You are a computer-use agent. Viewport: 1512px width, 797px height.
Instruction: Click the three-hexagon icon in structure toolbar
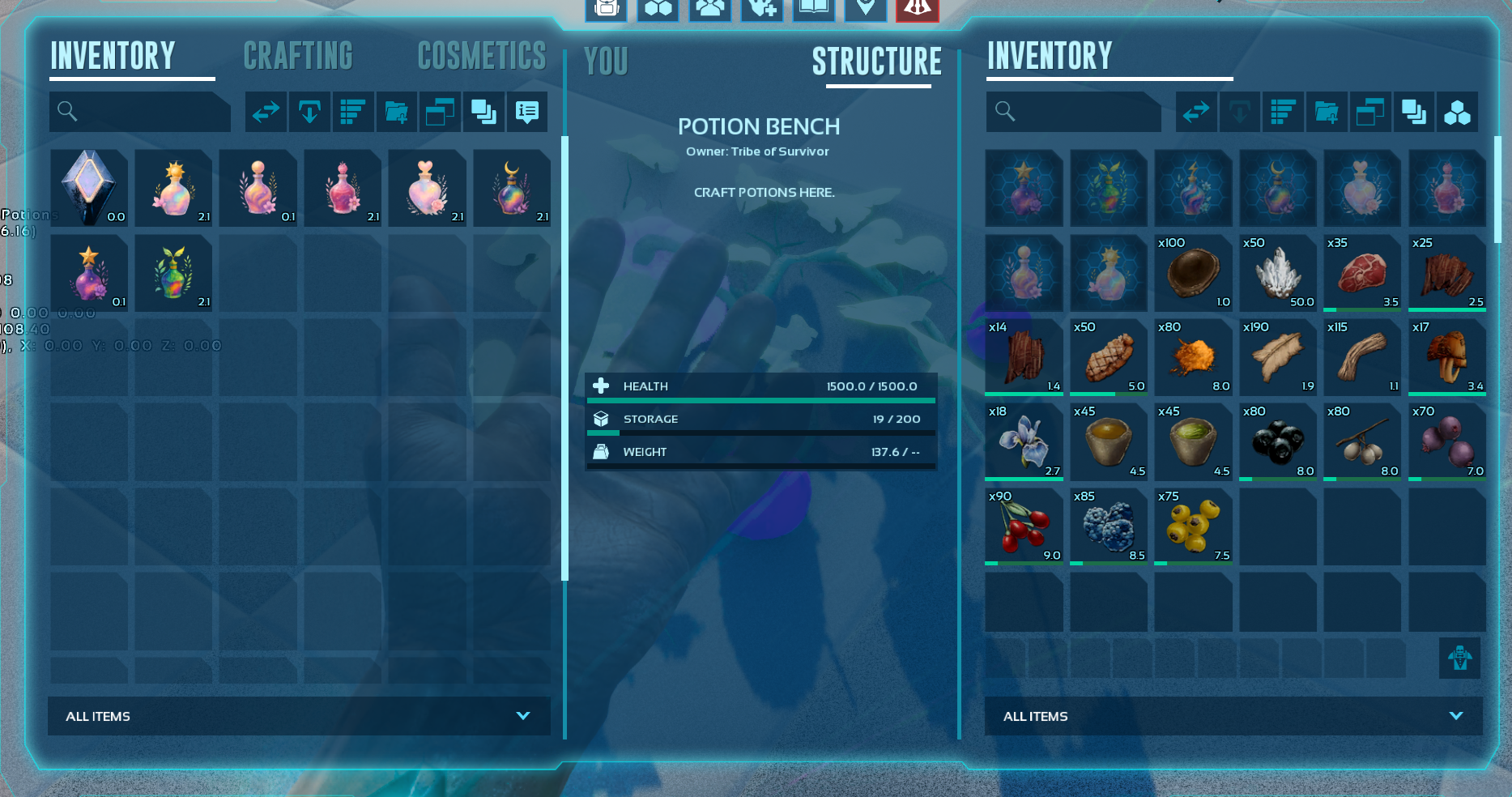tap(1457, 112)
